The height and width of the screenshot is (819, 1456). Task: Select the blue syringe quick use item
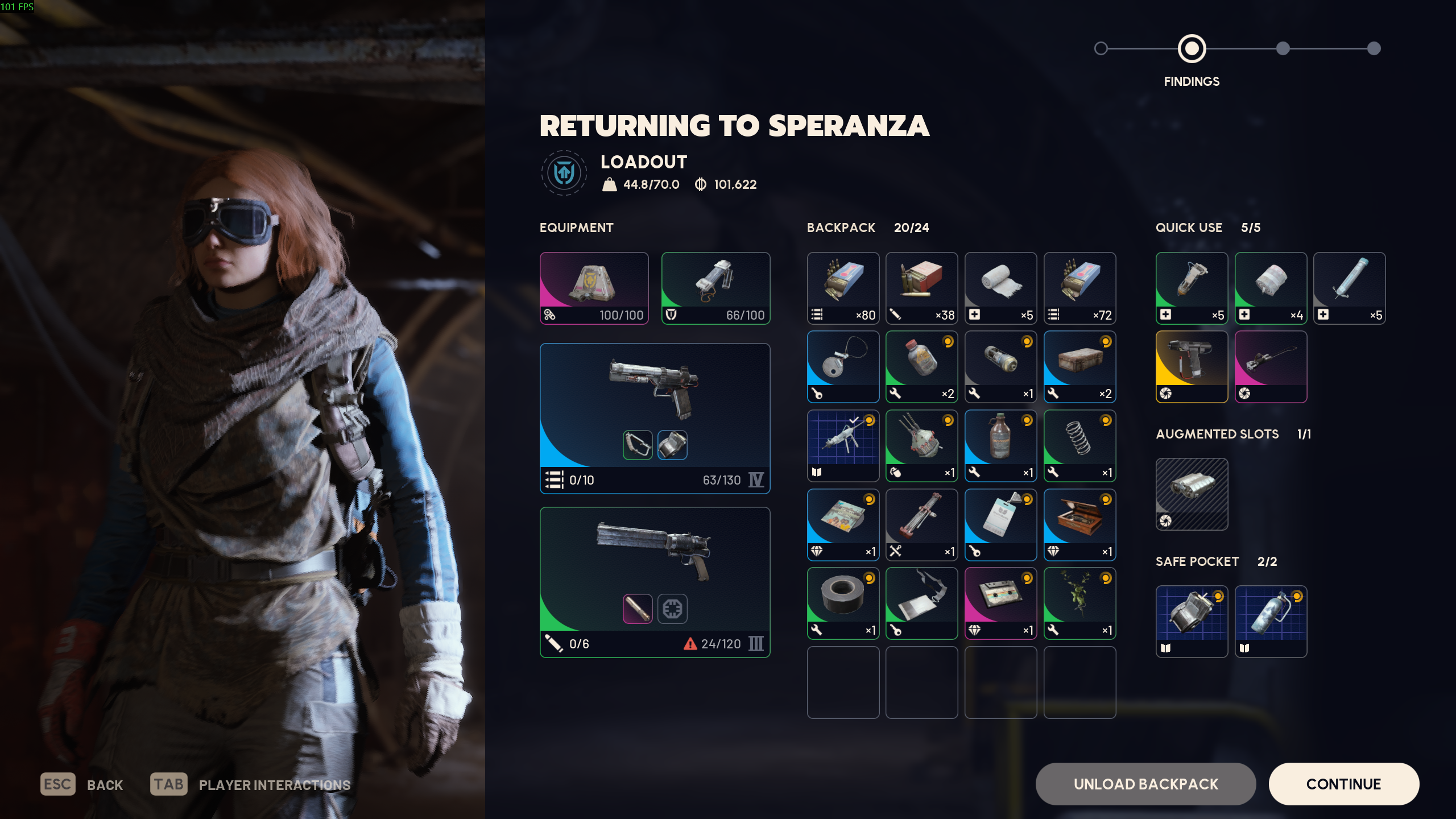pyautogui.click(x=1349, y=288)
